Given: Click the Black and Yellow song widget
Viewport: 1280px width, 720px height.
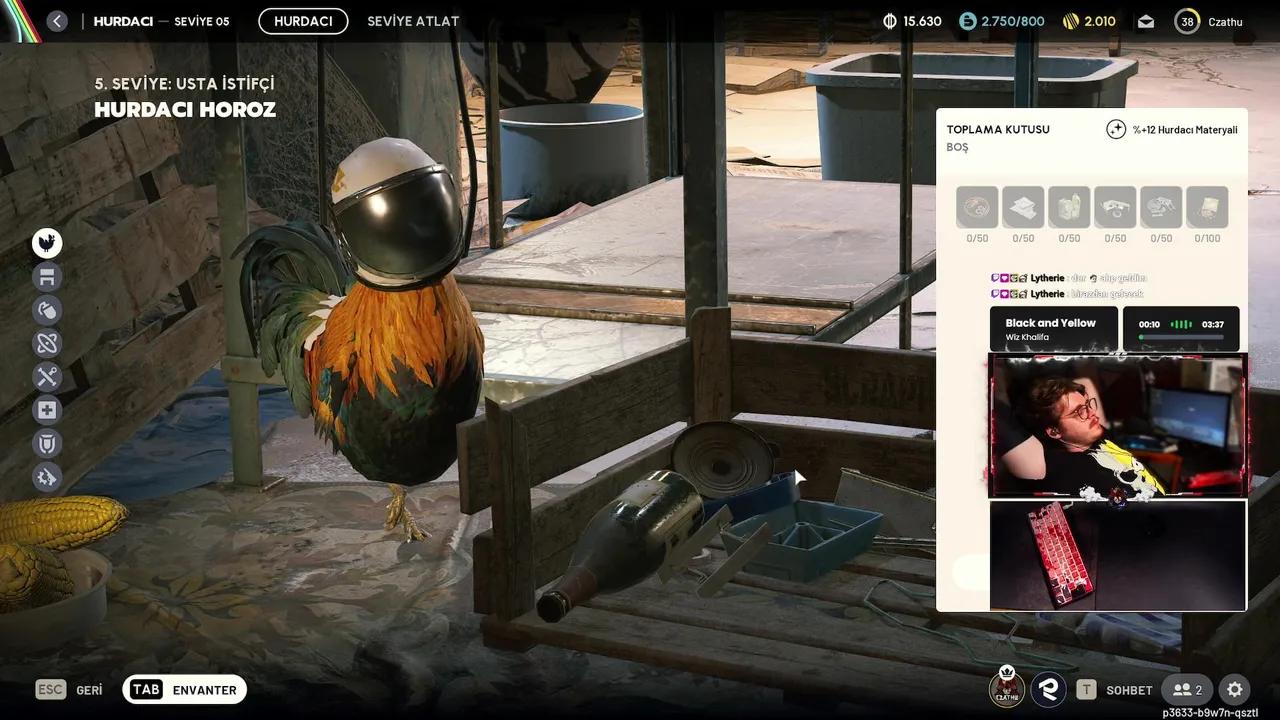Looking at the screenshot, I should tap(1053, 329).
